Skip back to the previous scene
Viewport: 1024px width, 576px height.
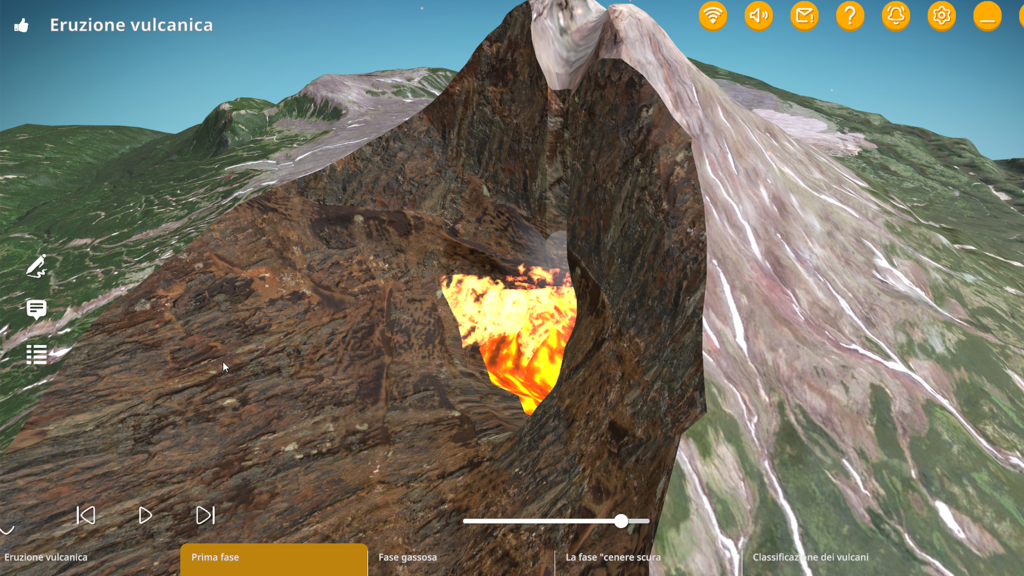click(86, 515)
